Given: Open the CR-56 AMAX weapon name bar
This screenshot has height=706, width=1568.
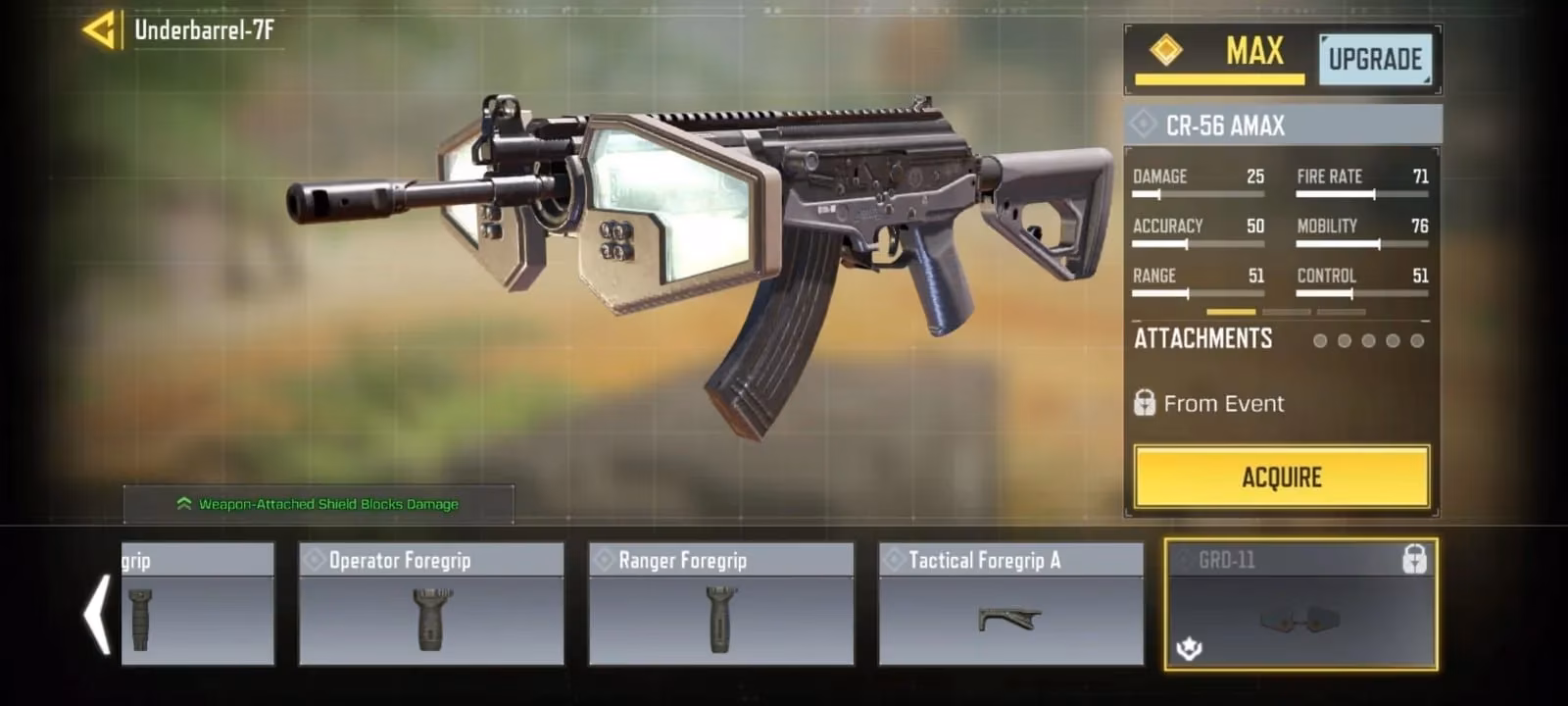Looking at the screenshot, I should 1283,126.
